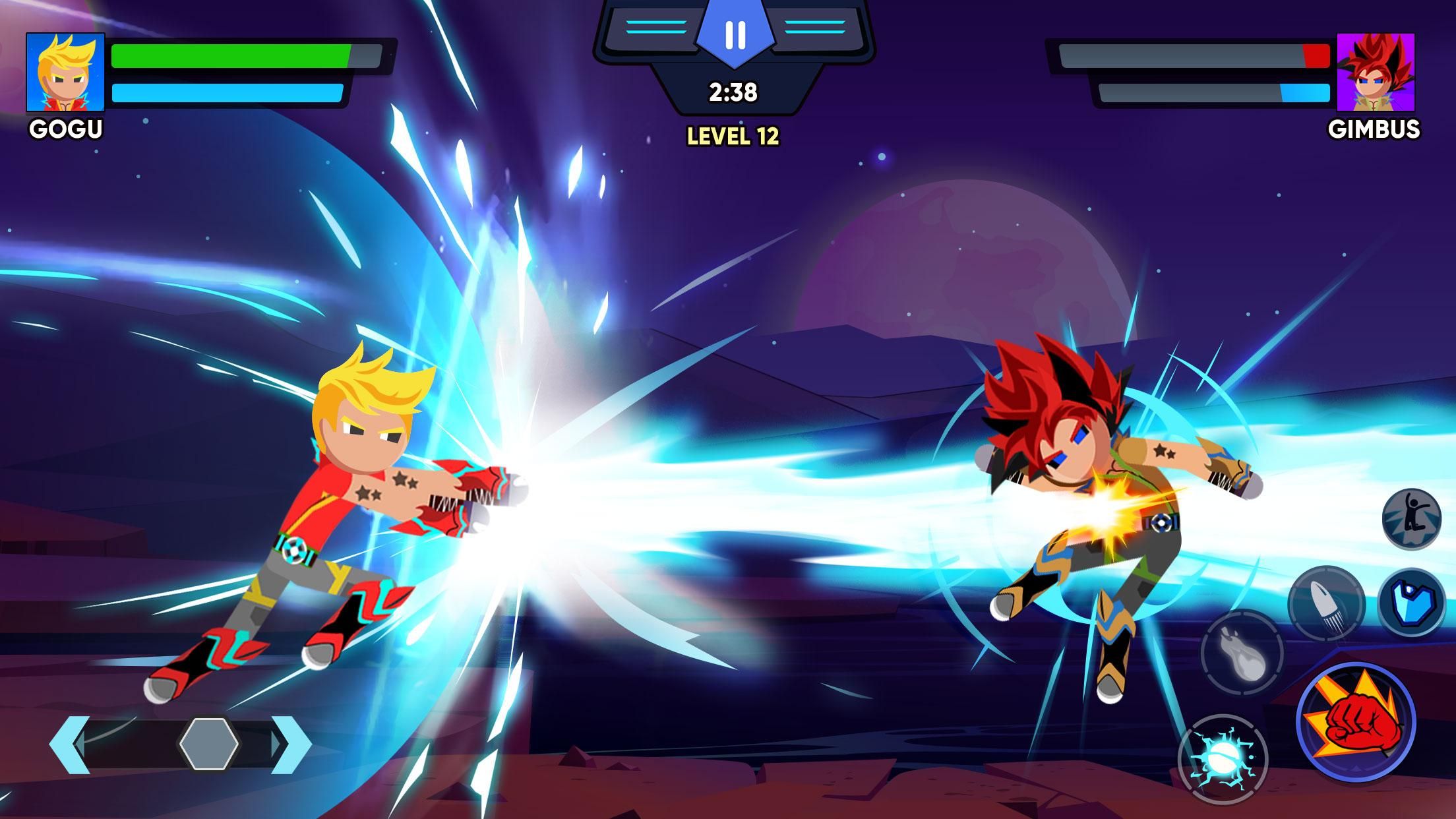Tap the red fist punch attack button
Image resolution: width=1456 pixels, height=819 pixels.
pos(1356,722)
